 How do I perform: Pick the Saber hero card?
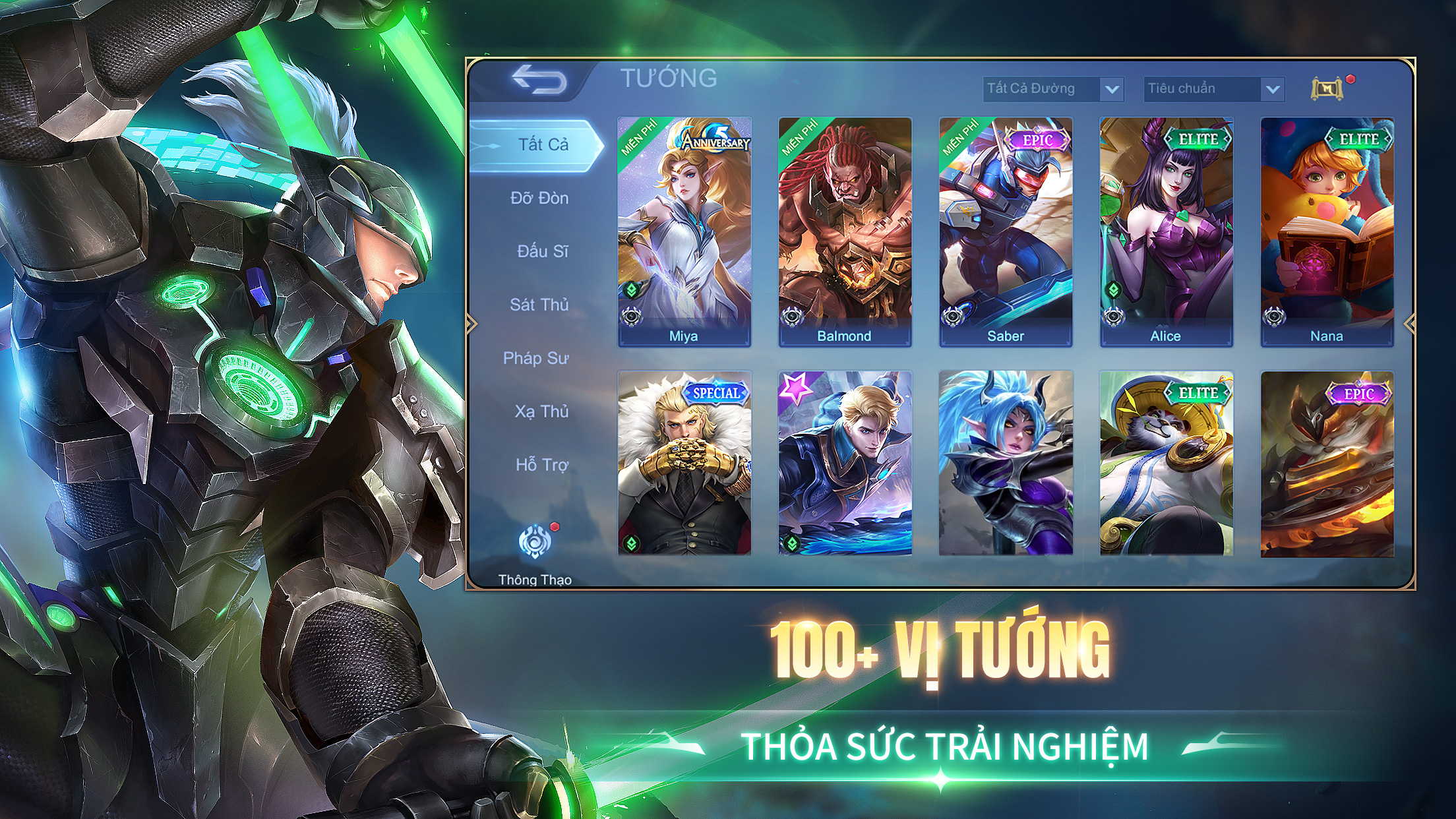pyautogui.click(x=1006, y=231)
